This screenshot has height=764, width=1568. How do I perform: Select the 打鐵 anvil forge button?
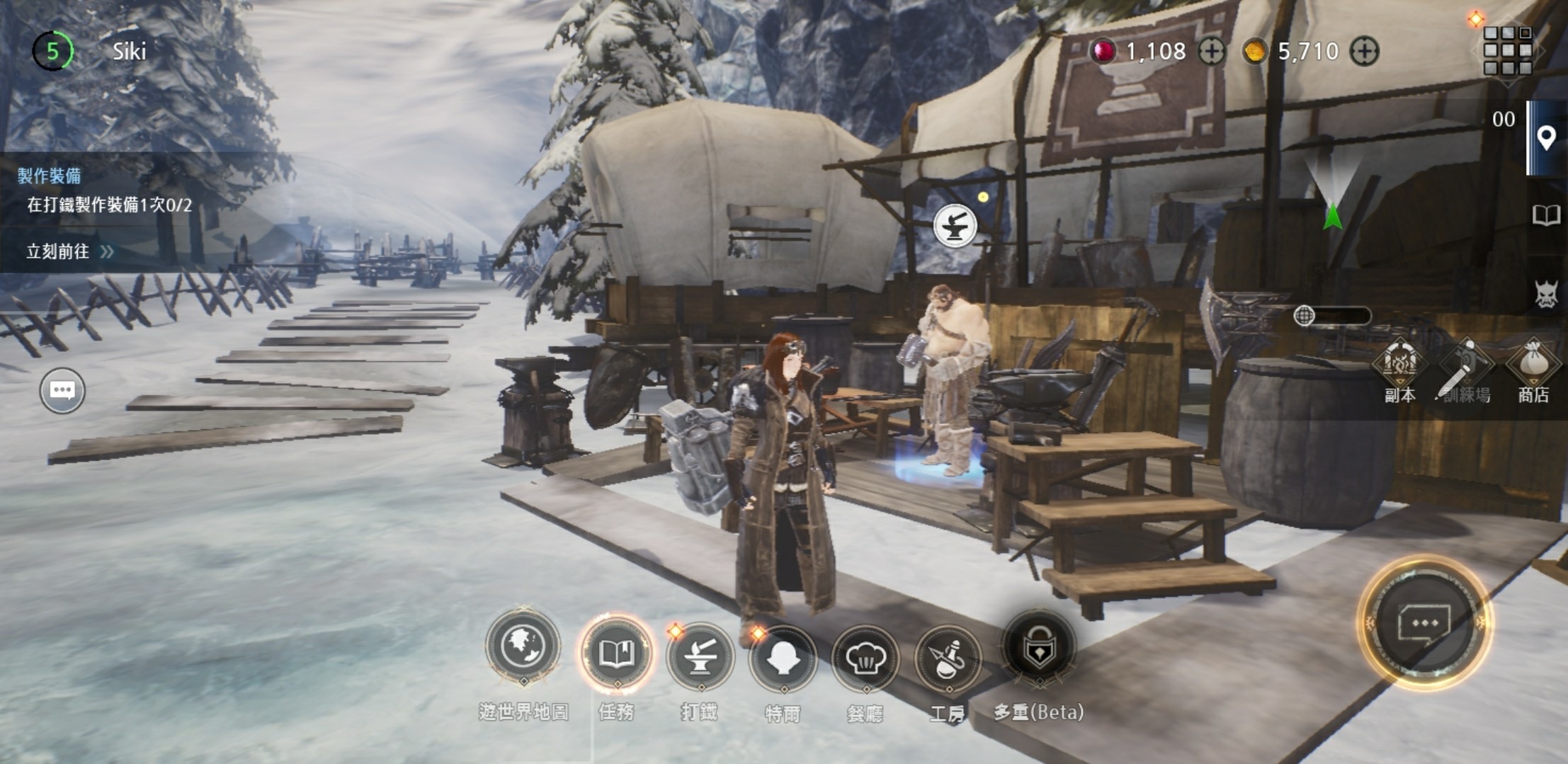click(x=700, y=658)
